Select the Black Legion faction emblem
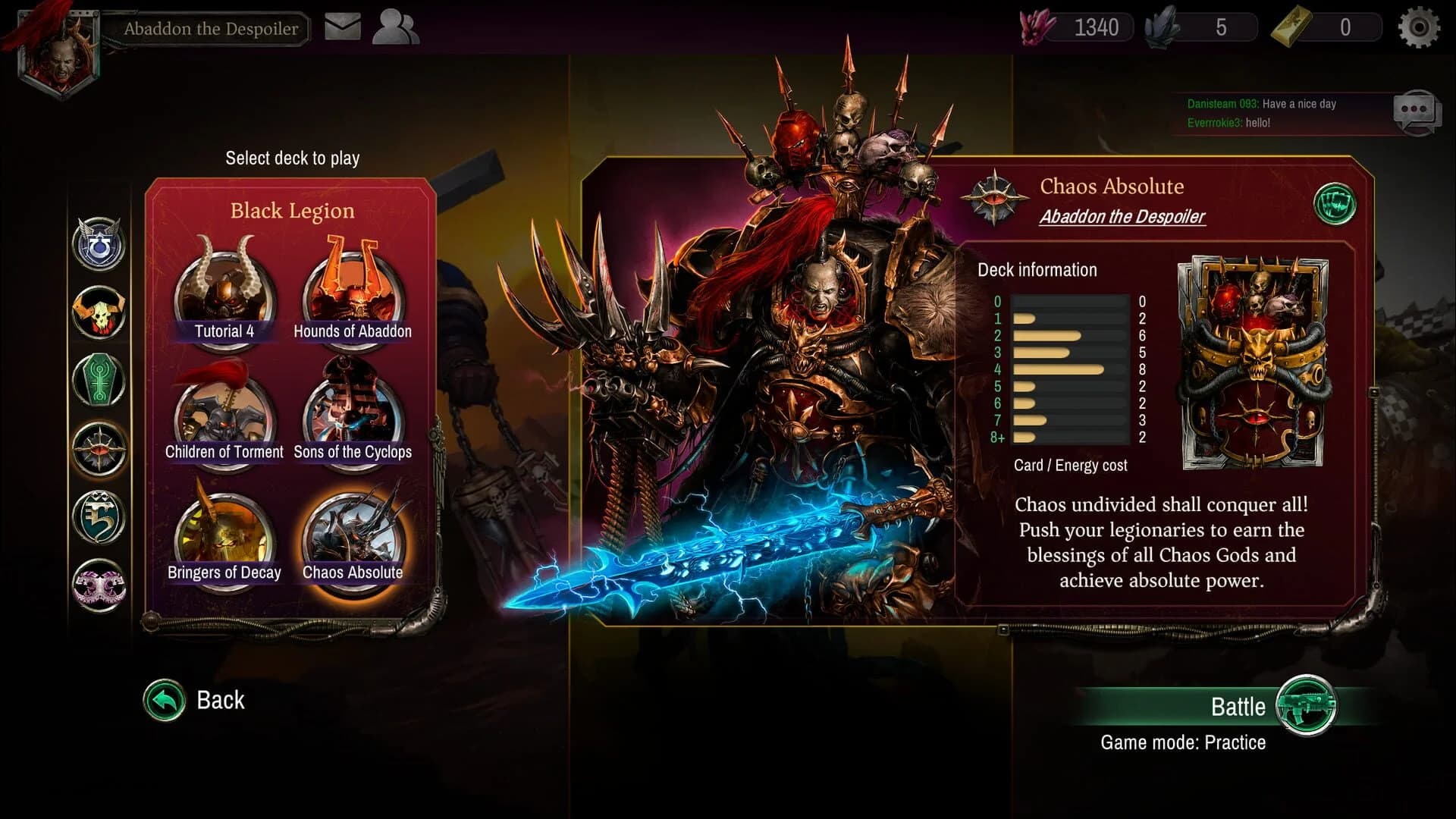The width and height of the screenshot is (1456, 819). [100, 447]
